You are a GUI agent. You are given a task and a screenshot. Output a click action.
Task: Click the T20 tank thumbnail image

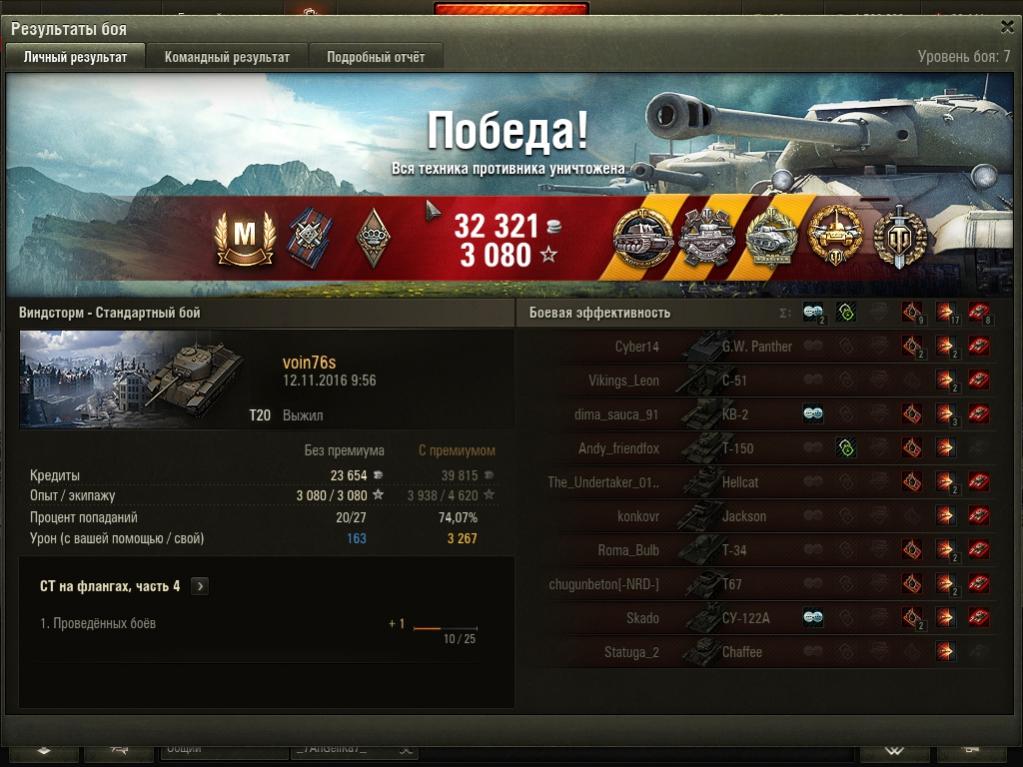pyautogui.click(x=132, y=378)
